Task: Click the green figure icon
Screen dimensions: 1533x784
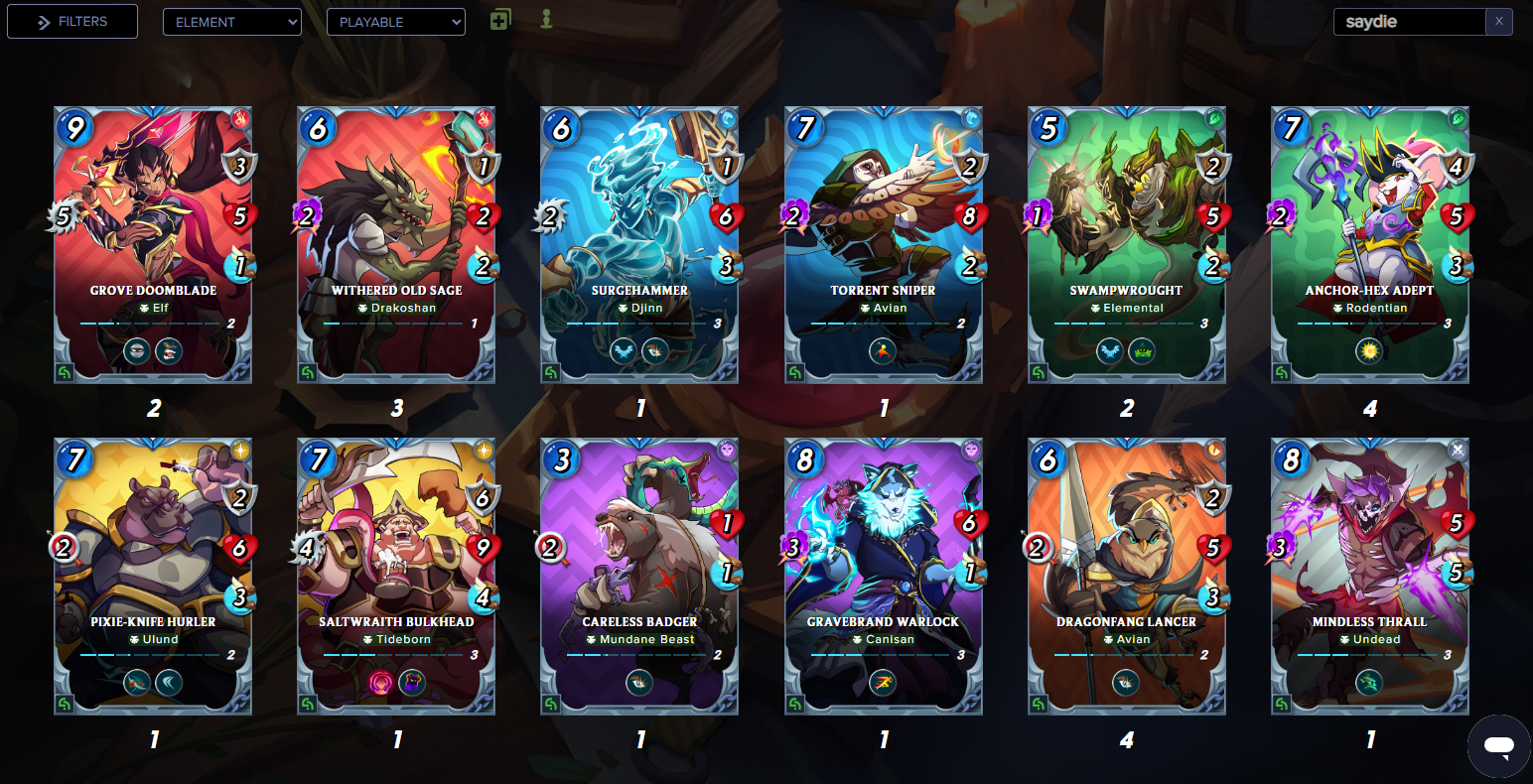Action: coord(546,20)
